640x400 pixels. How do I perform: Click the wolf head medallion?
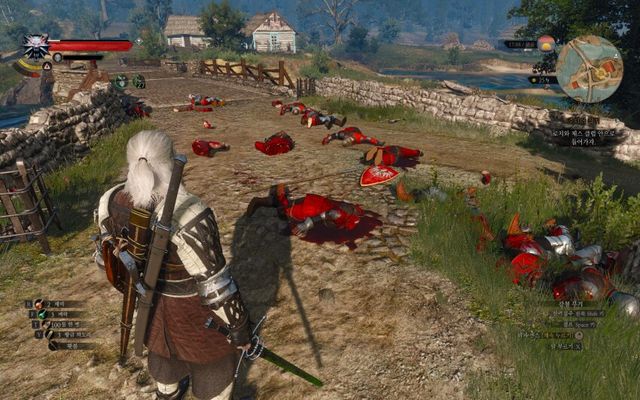[35, 47]
